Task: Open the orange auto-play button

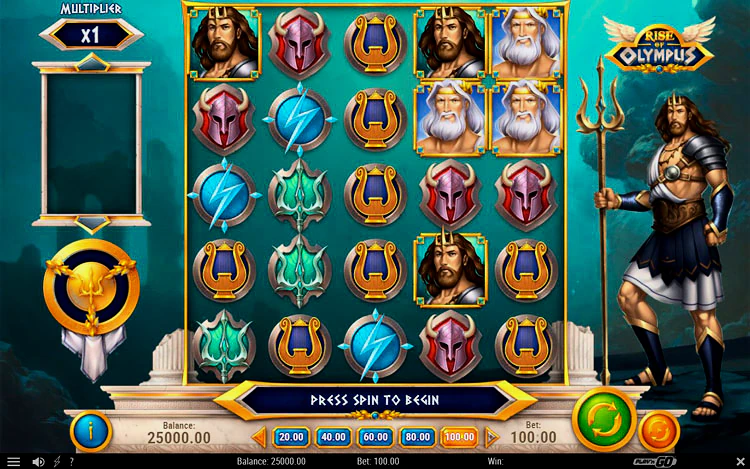Action: pyautogui.click(x=658, y=431)
